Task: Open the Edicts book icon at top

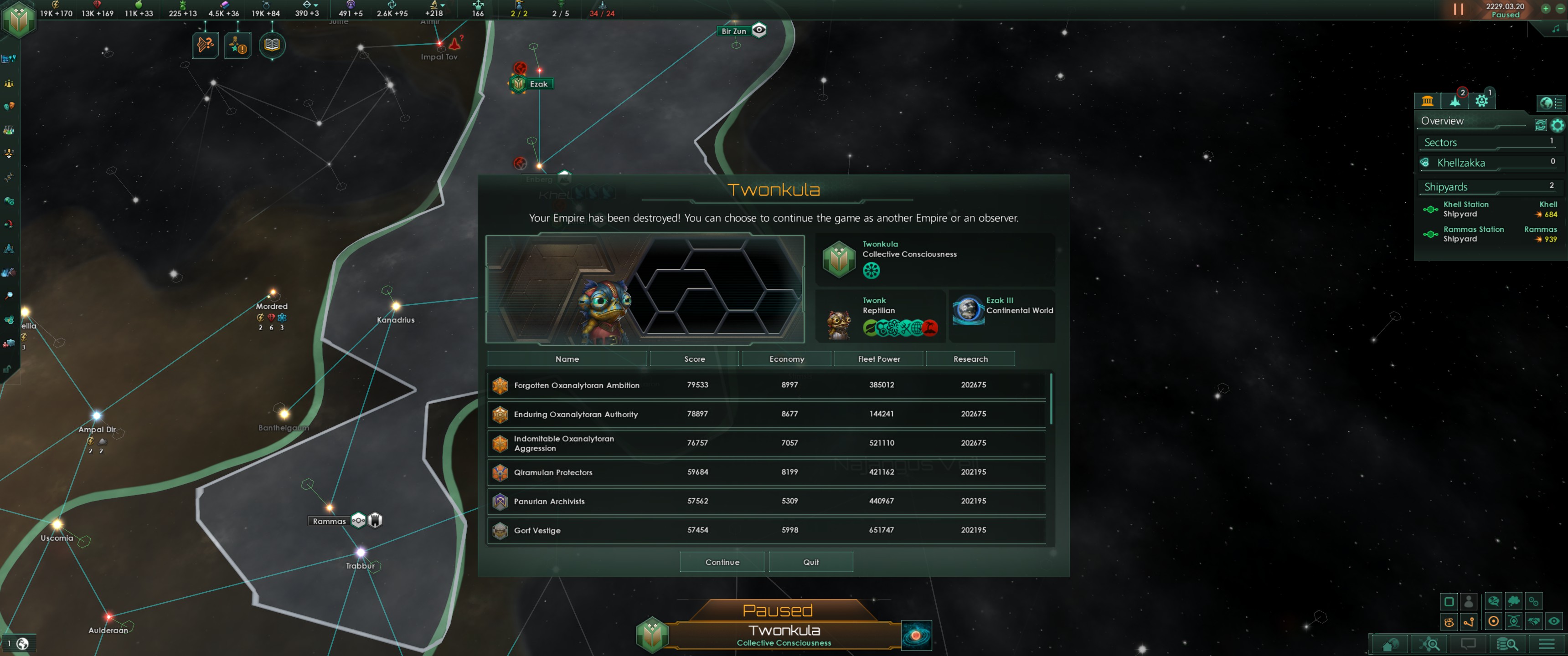Action: point(272,45)
